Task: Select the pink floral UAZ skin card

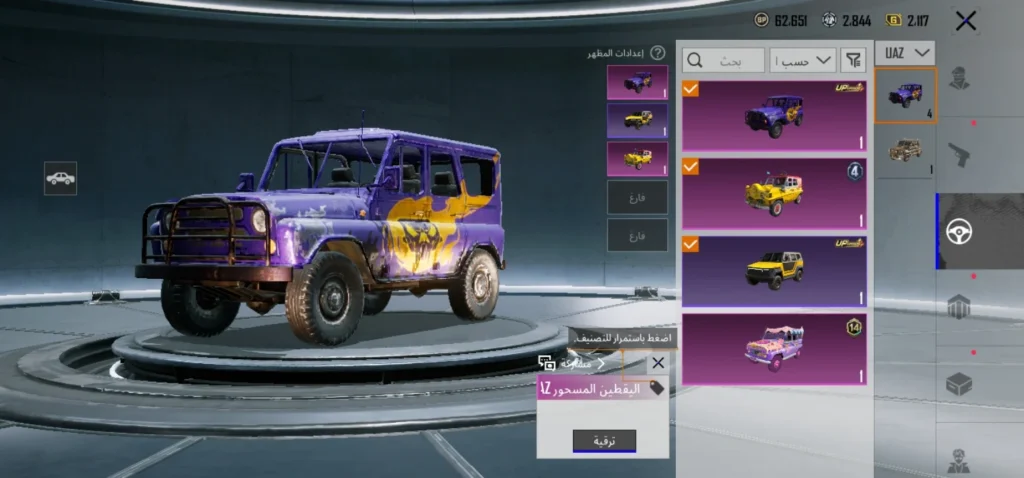Action: coord(774,349)
